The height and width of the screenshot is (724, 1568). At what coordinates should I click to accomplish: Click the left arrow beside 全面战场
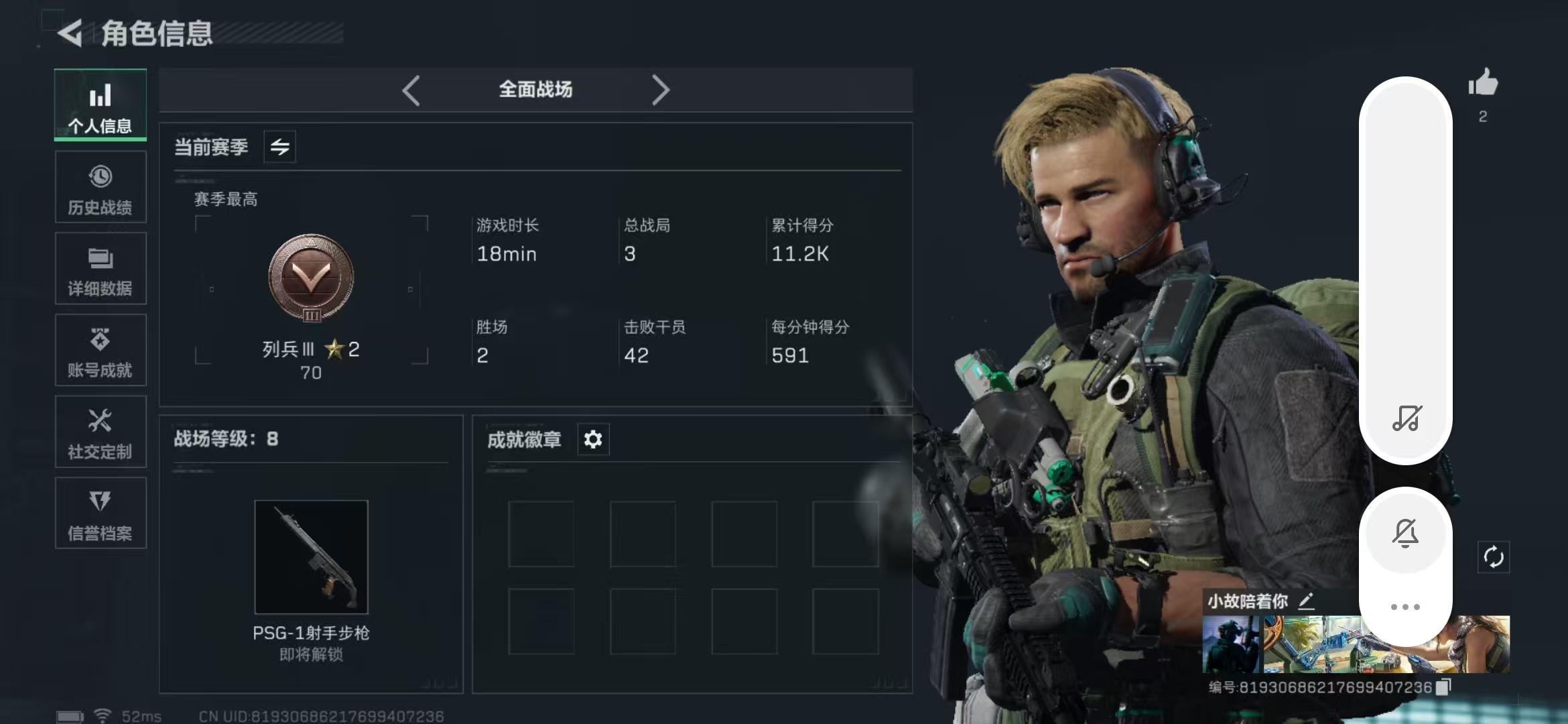pos(411,90)
